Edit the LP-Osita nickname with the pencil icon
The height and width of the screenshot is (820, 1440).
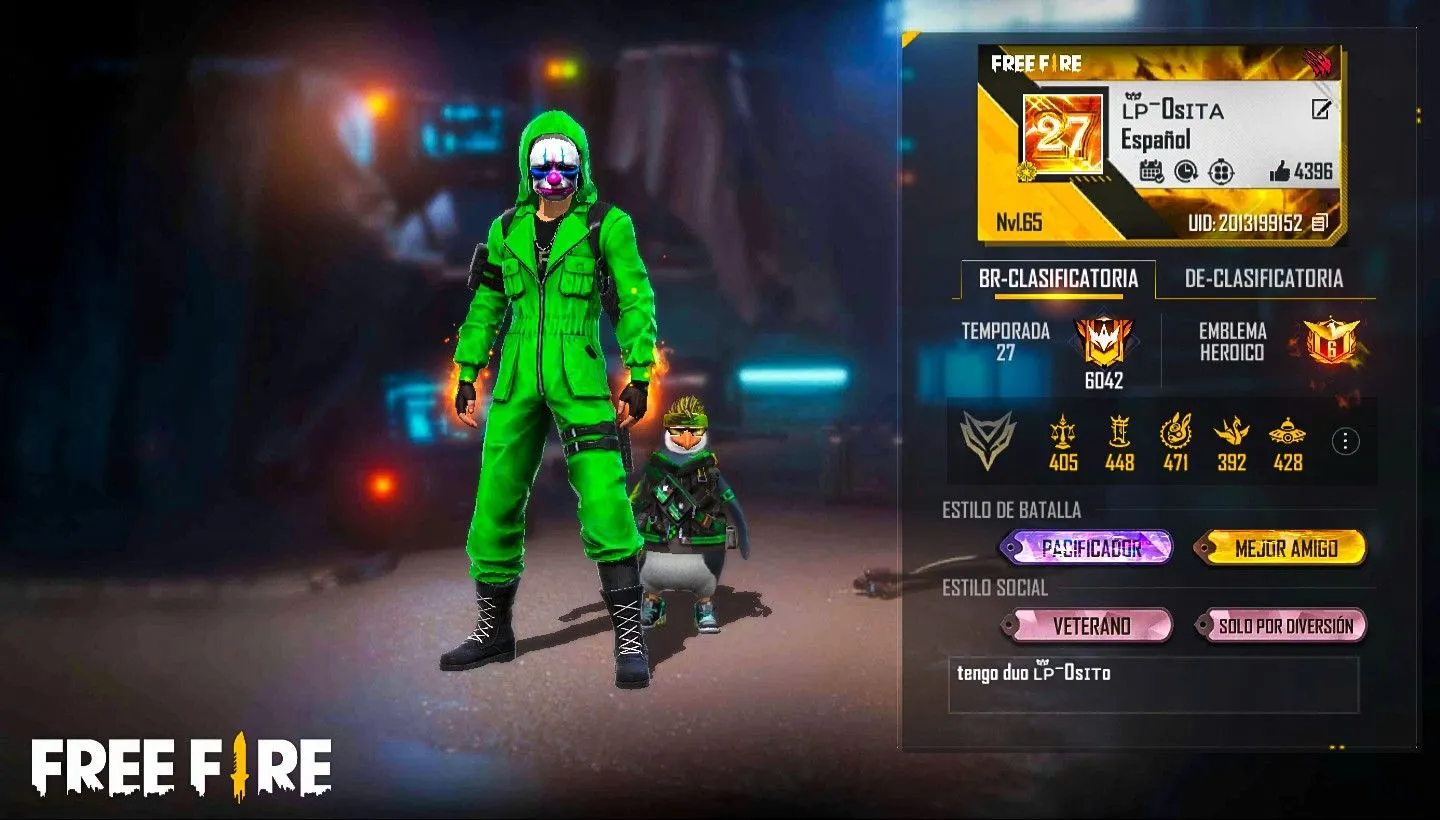pyautogui.click(x=1321, y=110)
